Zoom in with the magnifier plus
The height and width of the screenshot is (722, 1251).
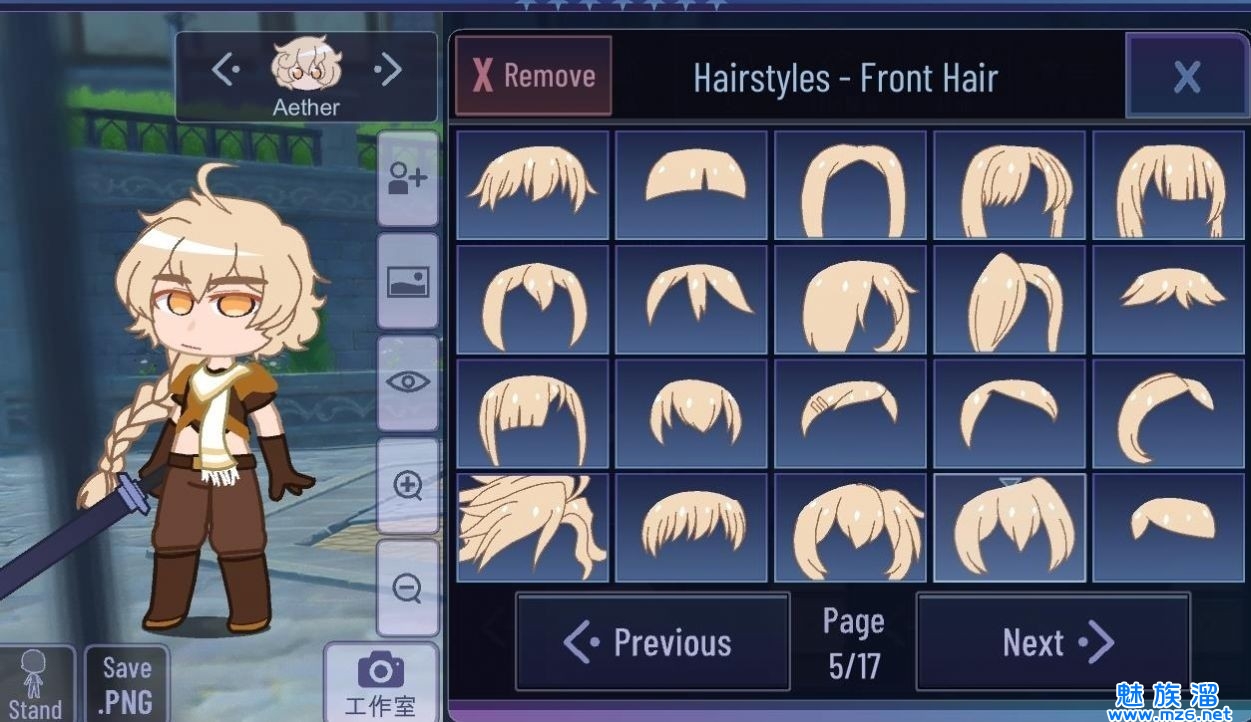pos(407,486)
